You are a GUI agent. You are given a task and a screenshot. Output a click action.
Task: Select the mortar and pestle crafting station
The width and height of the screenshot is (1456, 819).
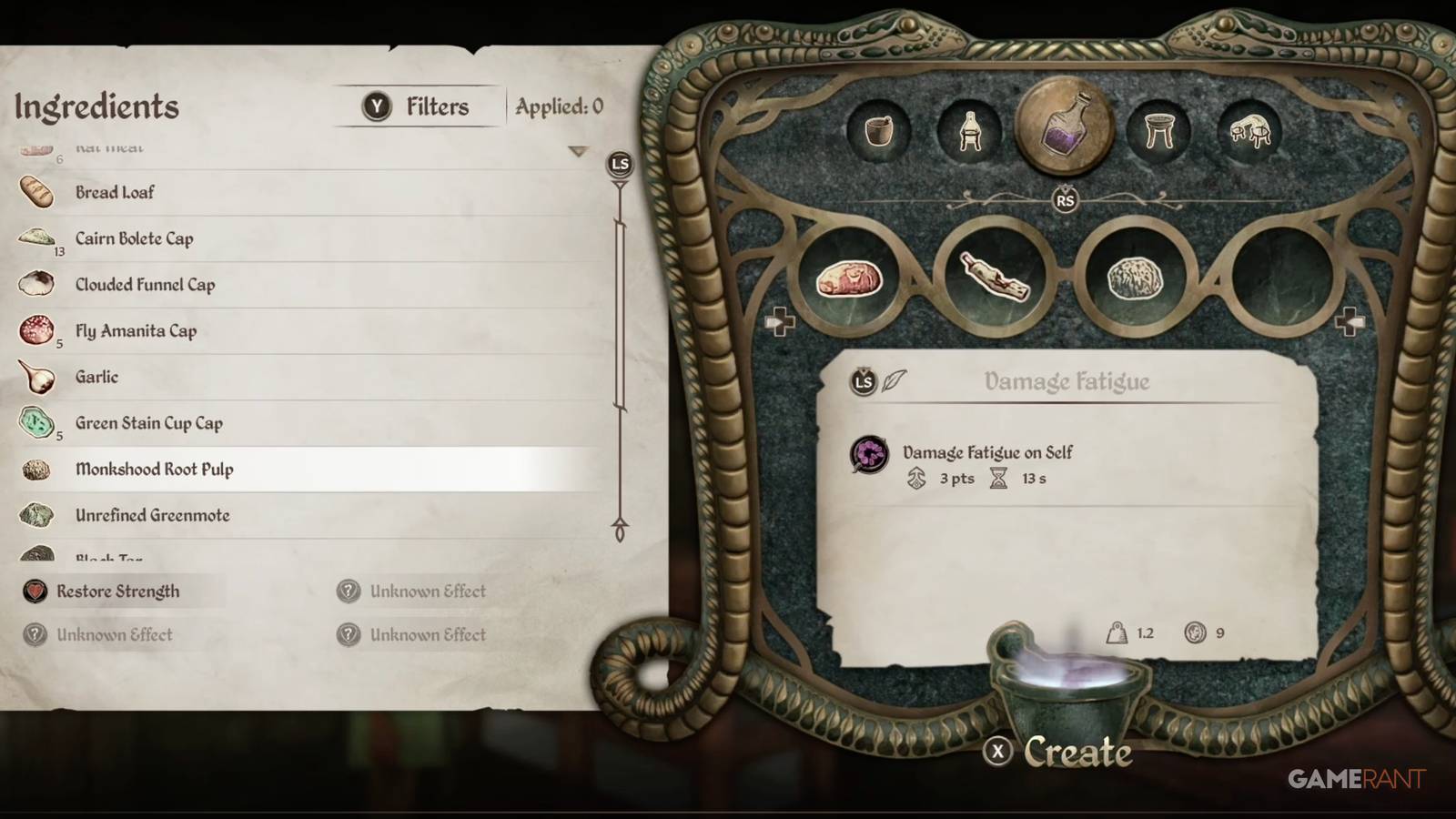tap(880, 130)
